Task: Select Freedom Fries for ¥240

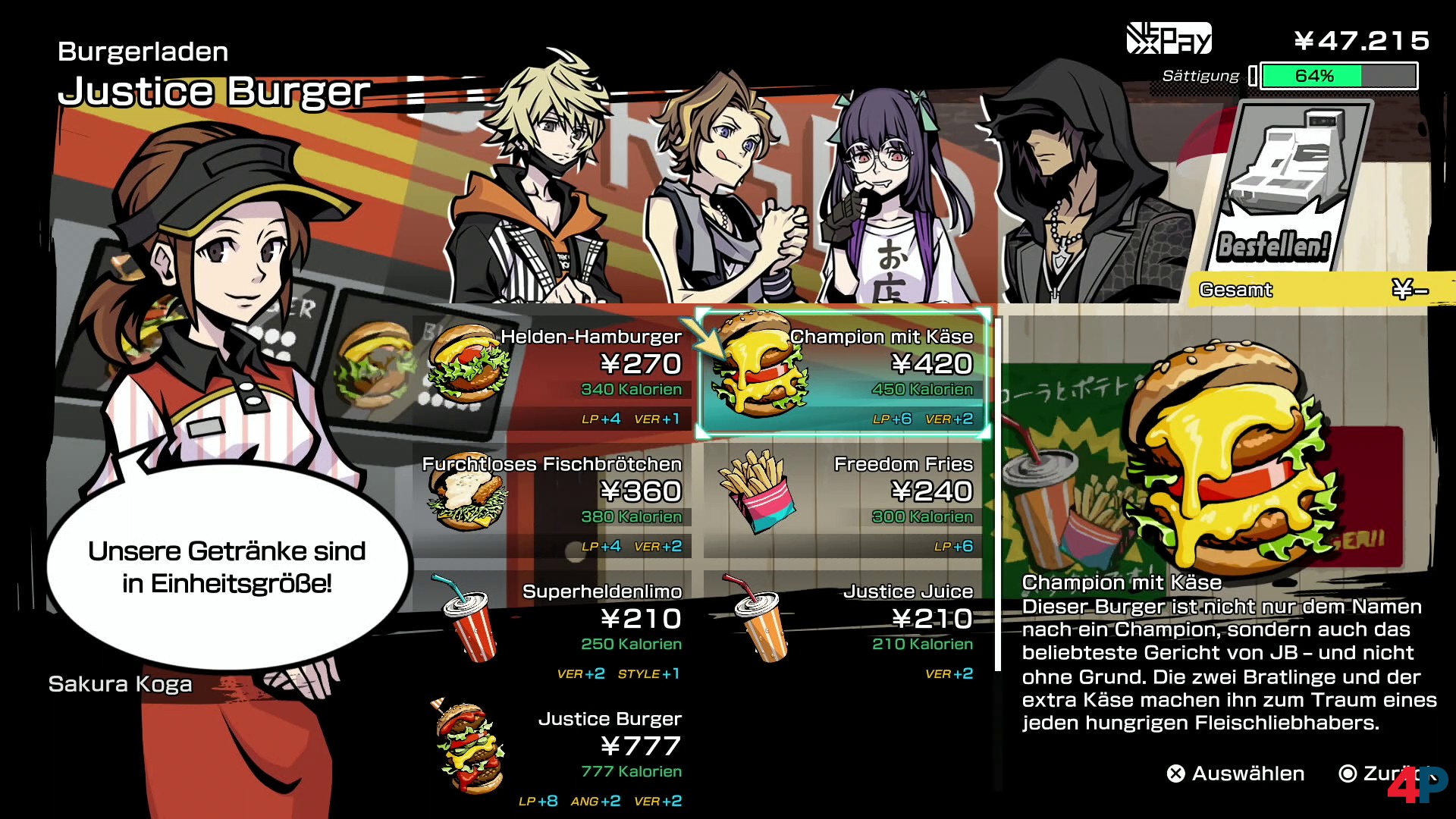Action: pyautogui.click(x=843, y=501)
